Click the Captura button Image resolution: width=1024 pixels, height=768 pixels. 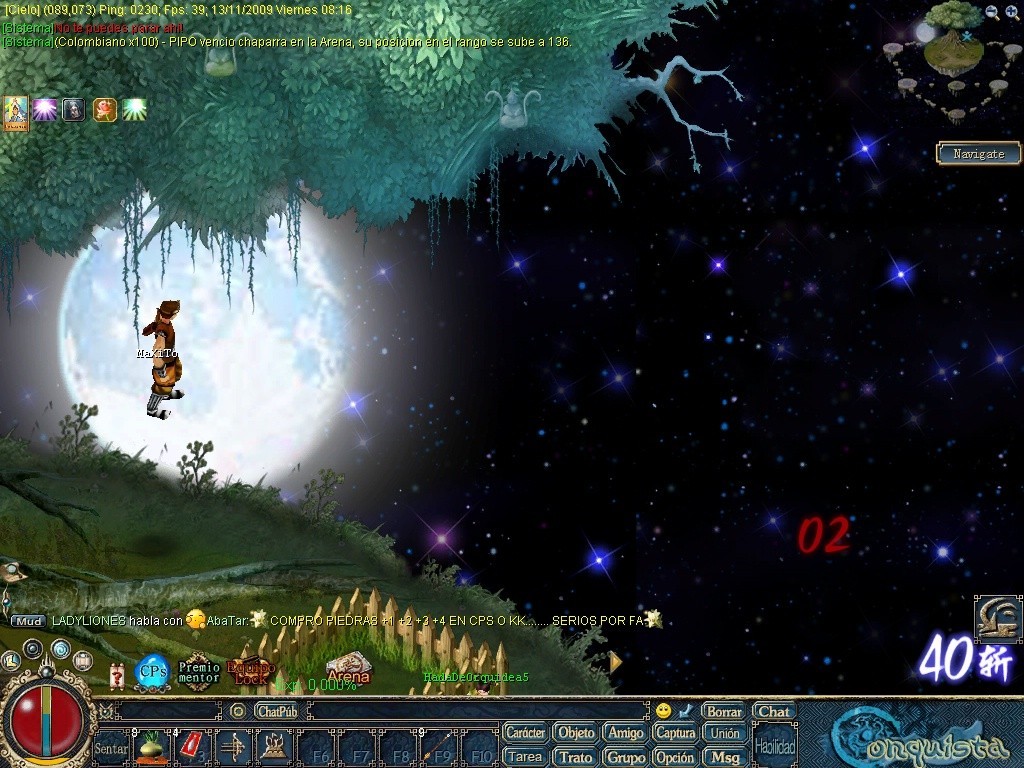click(675, 733)
